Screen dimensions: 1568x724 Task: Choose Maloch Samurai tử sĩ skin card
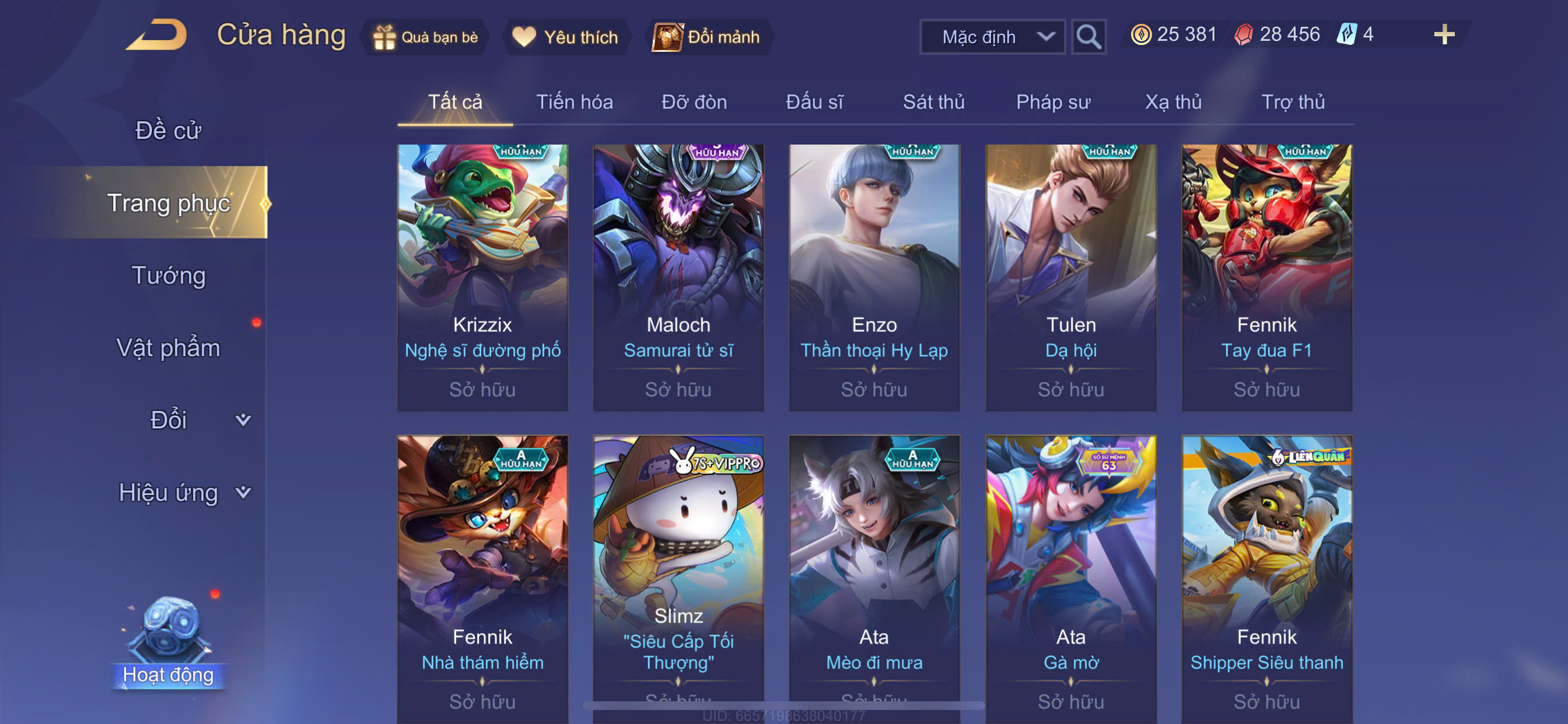(678, 277)
